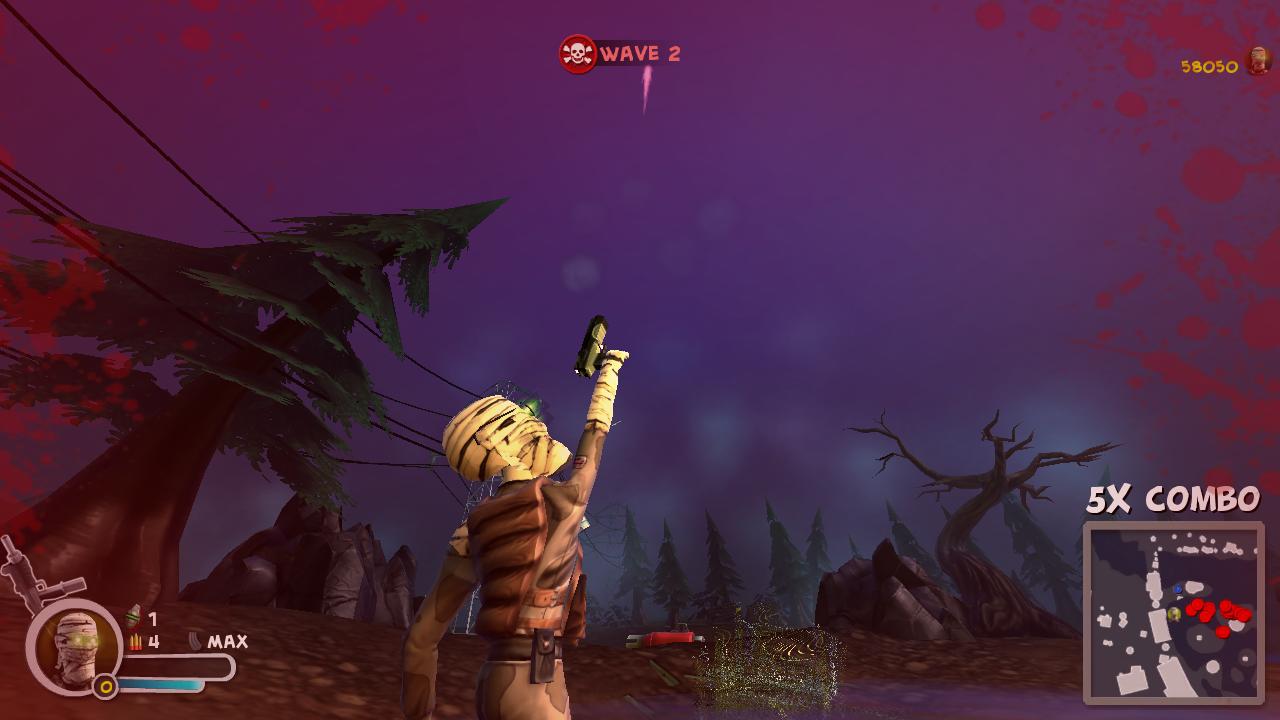Click the mummy portrait in the HUD circle
The height and width of the screenshot is (720, 1280).
pos(77,648)
